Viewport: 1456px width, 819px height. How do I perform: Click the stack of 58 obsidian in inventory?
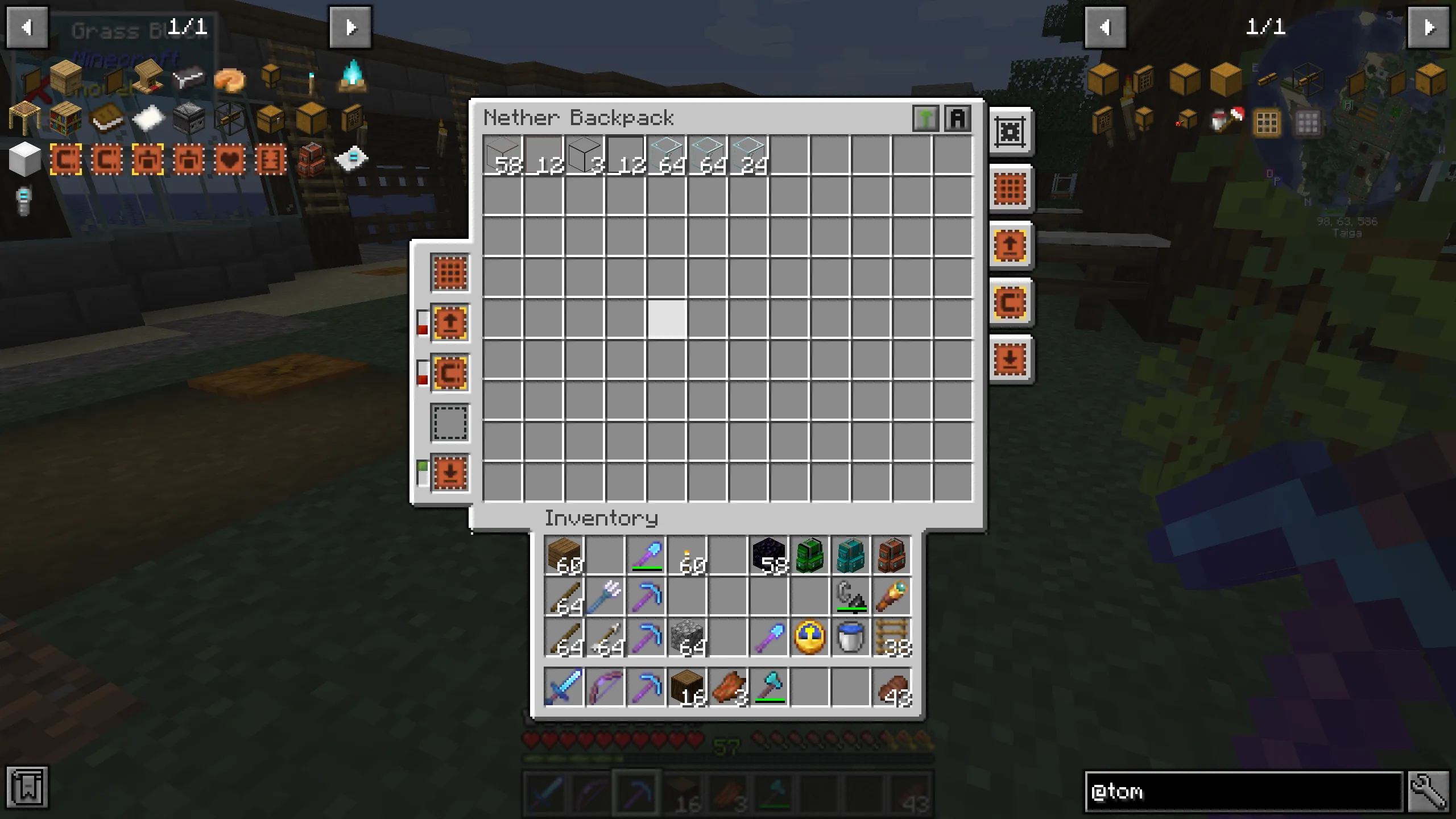769,556
